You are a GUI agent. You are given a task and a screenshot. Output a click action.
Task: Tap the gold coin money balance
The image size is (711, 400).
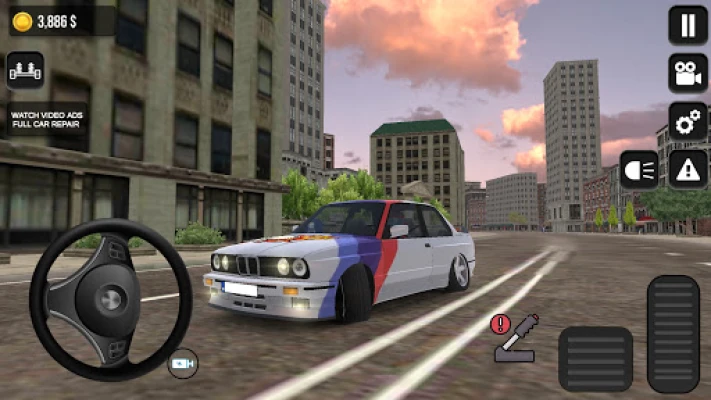(x=50, y=20)
